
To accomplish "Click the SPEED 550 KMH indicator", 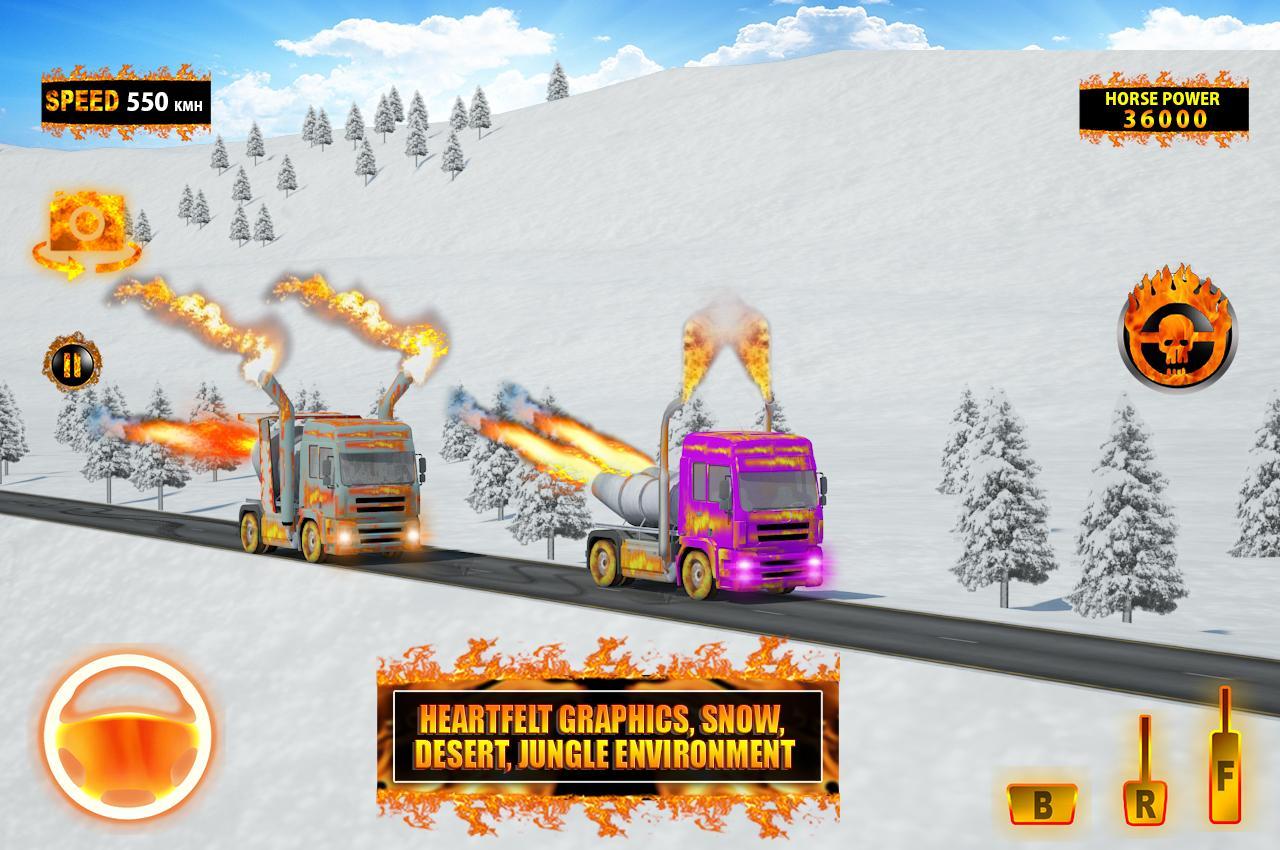I will pyautogui.click(x=125, y=99).
